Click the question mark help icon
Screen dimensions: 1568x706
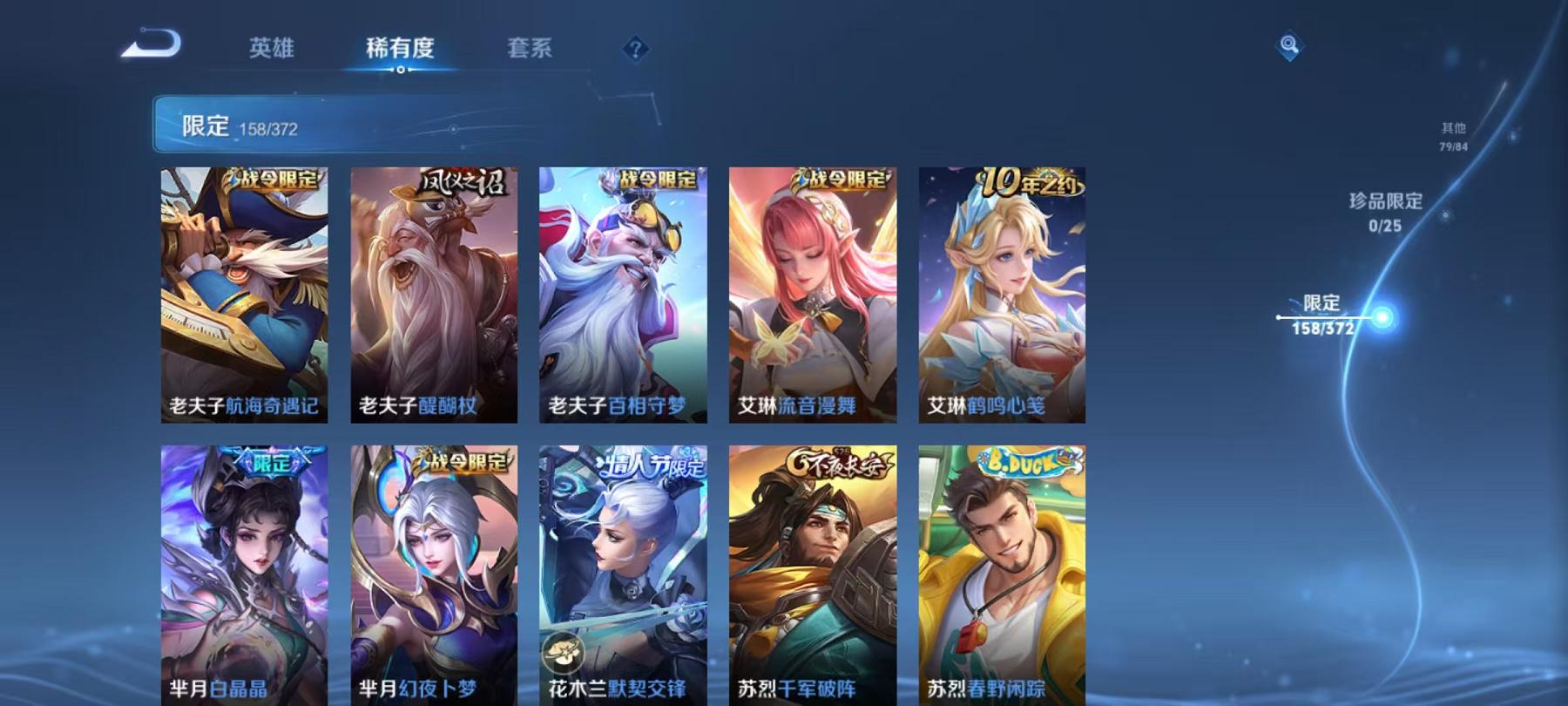637,50
